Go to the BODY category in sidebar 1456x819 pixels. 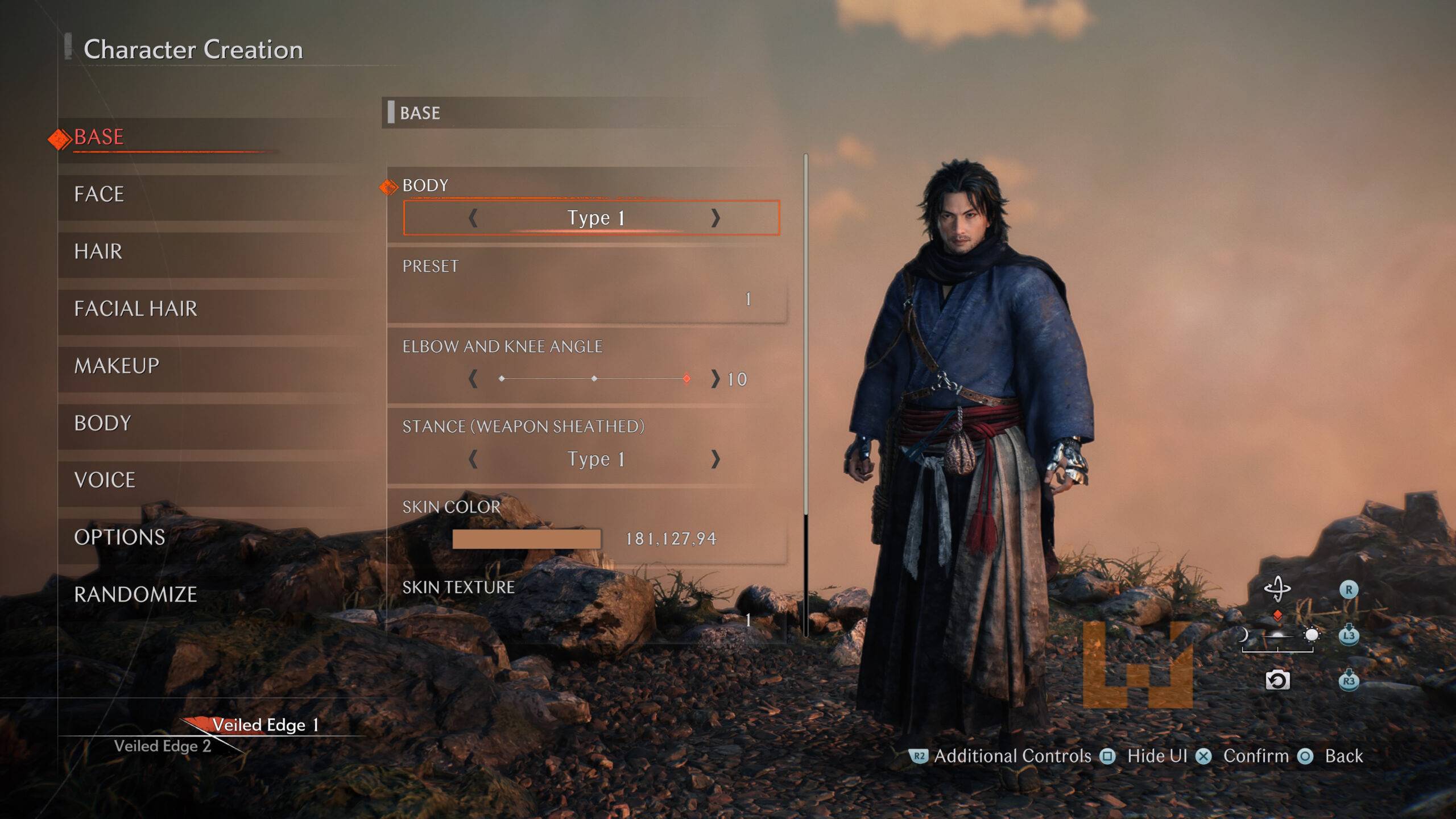(x=102, y=423)
